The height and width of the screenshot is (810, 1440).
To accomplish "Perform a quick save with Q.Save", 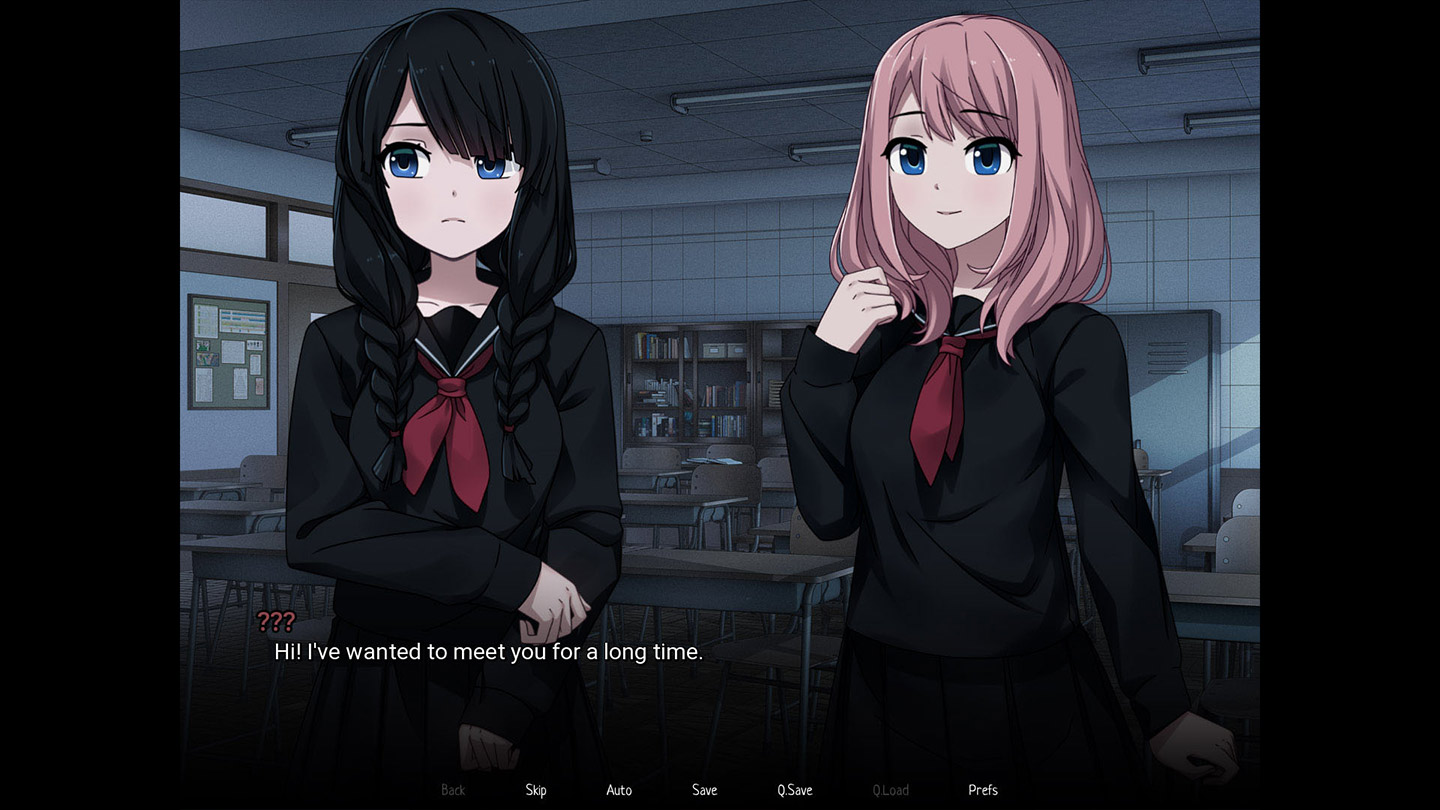I will point(793,789).
